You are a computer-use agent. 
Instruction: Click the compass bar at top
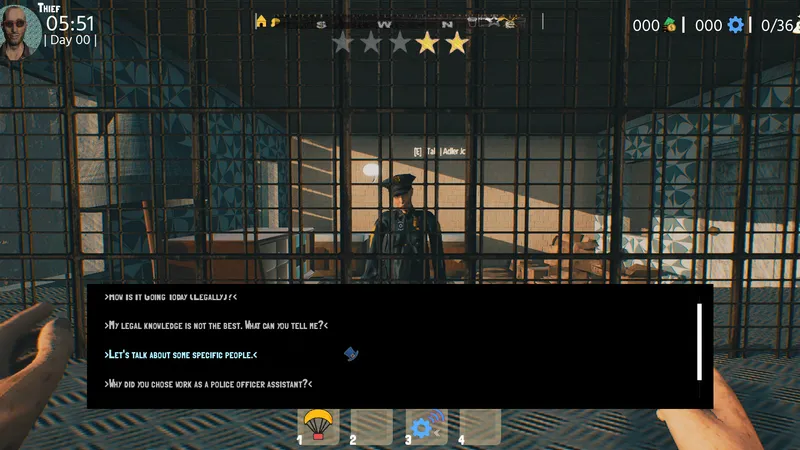[x=400, y=22]
